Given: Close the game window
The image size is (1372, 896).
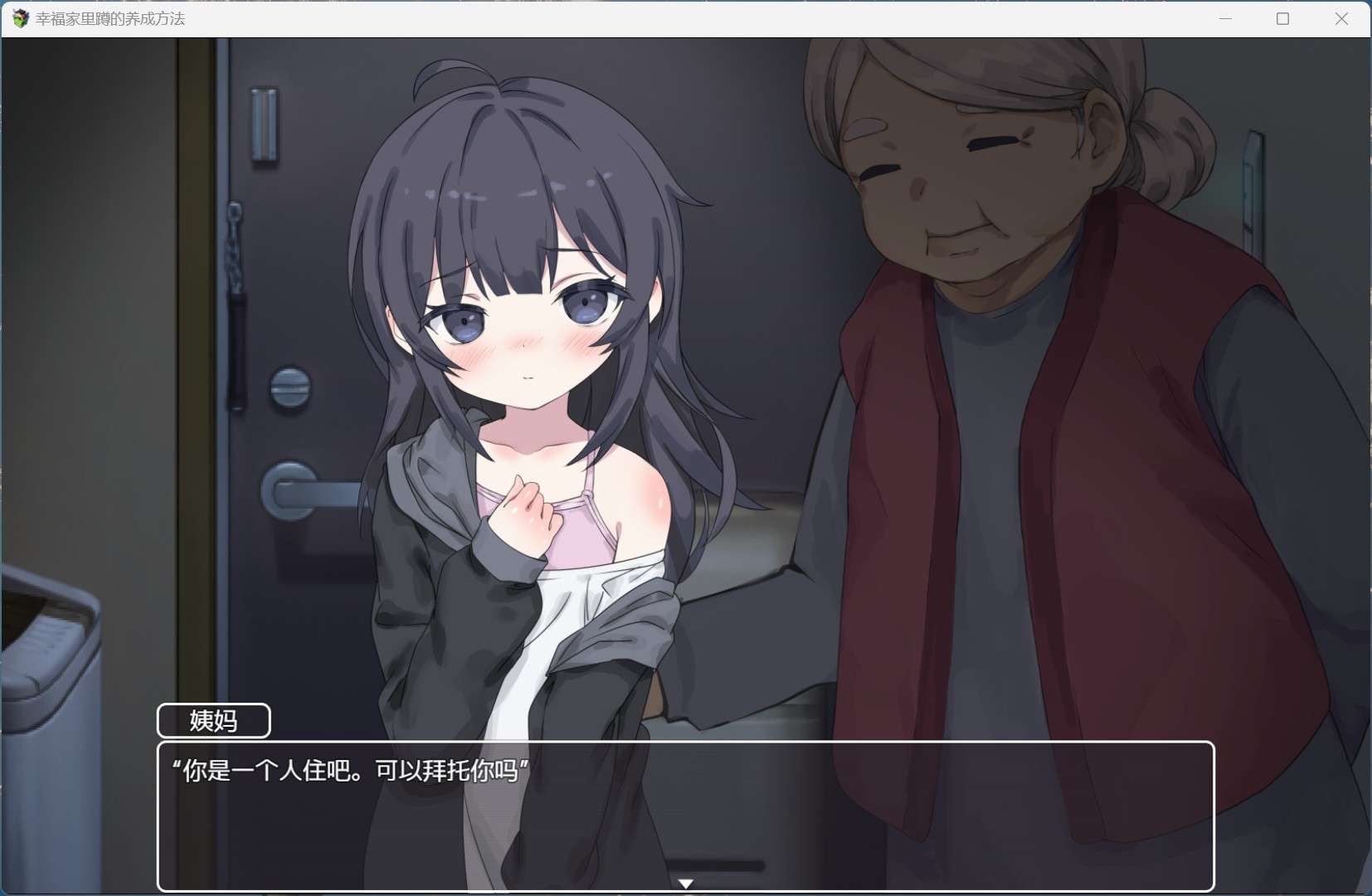Looking at the screenshot, I should [1341, 18].
